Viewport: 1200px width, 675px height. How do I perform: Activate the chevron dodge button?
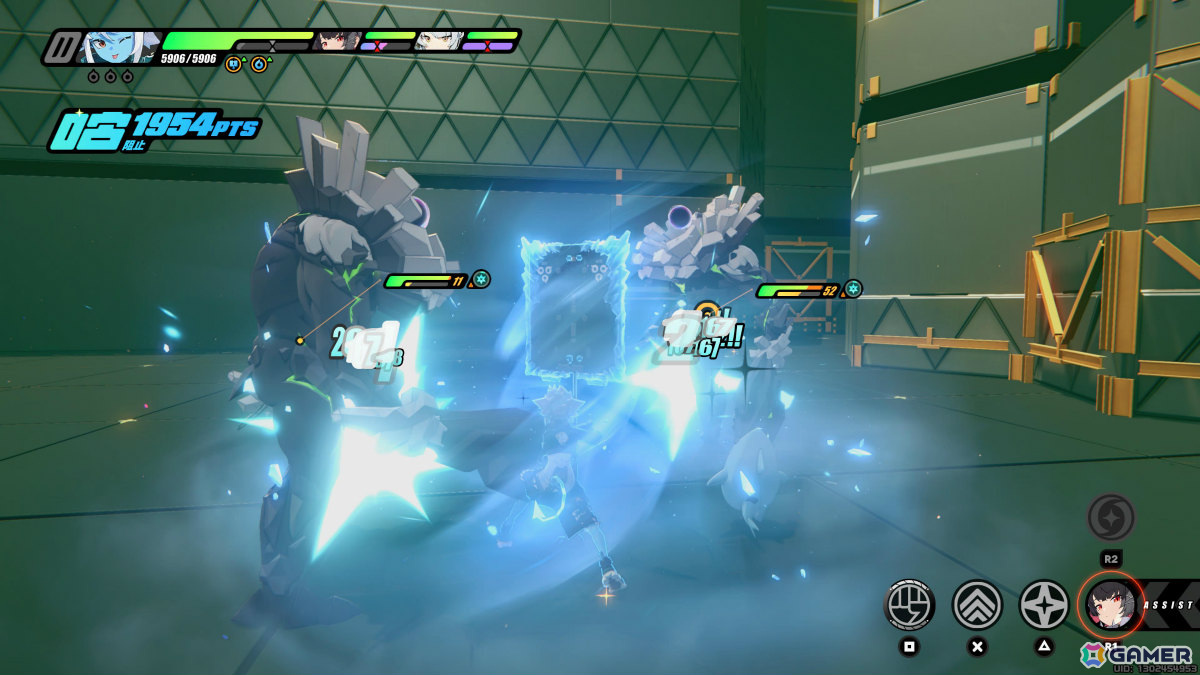(x=977, y=605)
